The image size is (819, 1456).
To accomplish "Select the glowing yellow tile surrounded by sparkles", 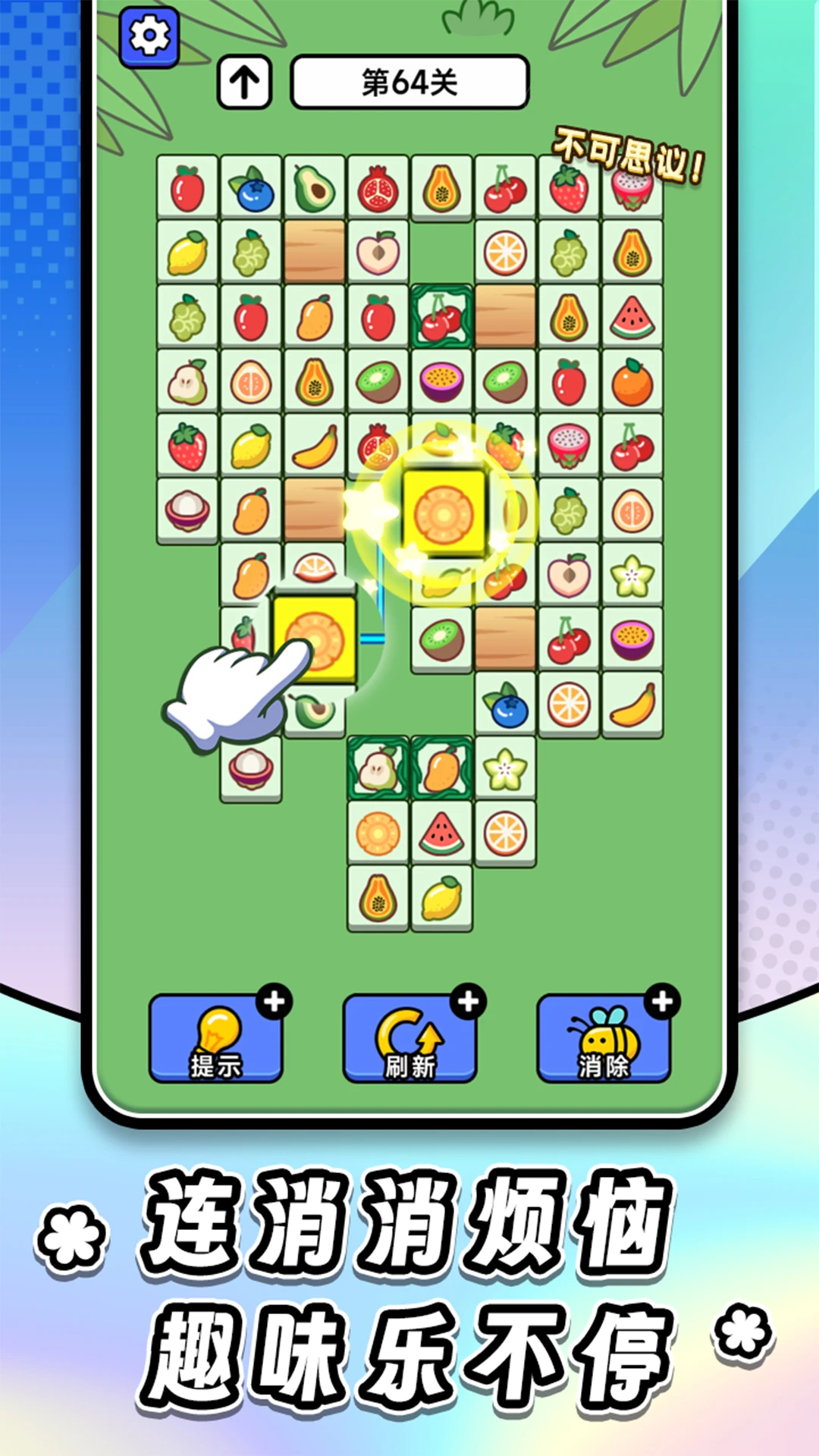I will pyautogui.click(x=444, y=513).
